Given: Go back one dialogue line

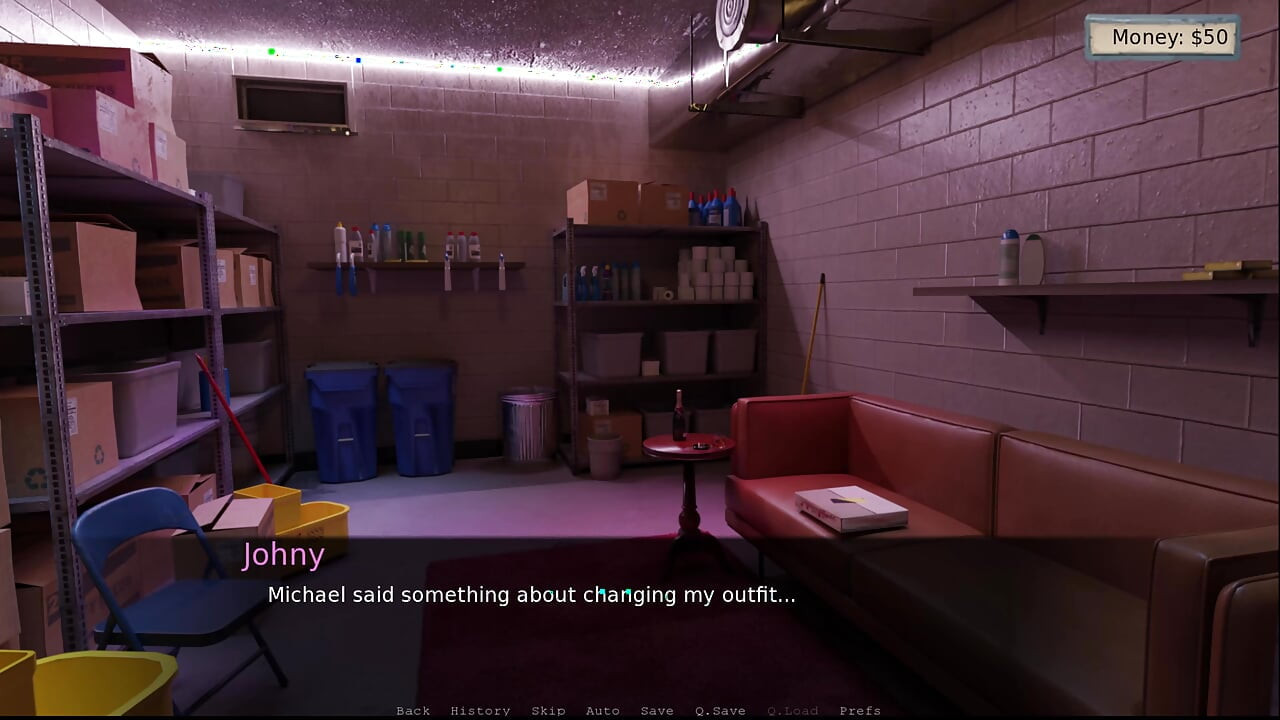Looking at the screenshot, I should click(x=413, y=711).
